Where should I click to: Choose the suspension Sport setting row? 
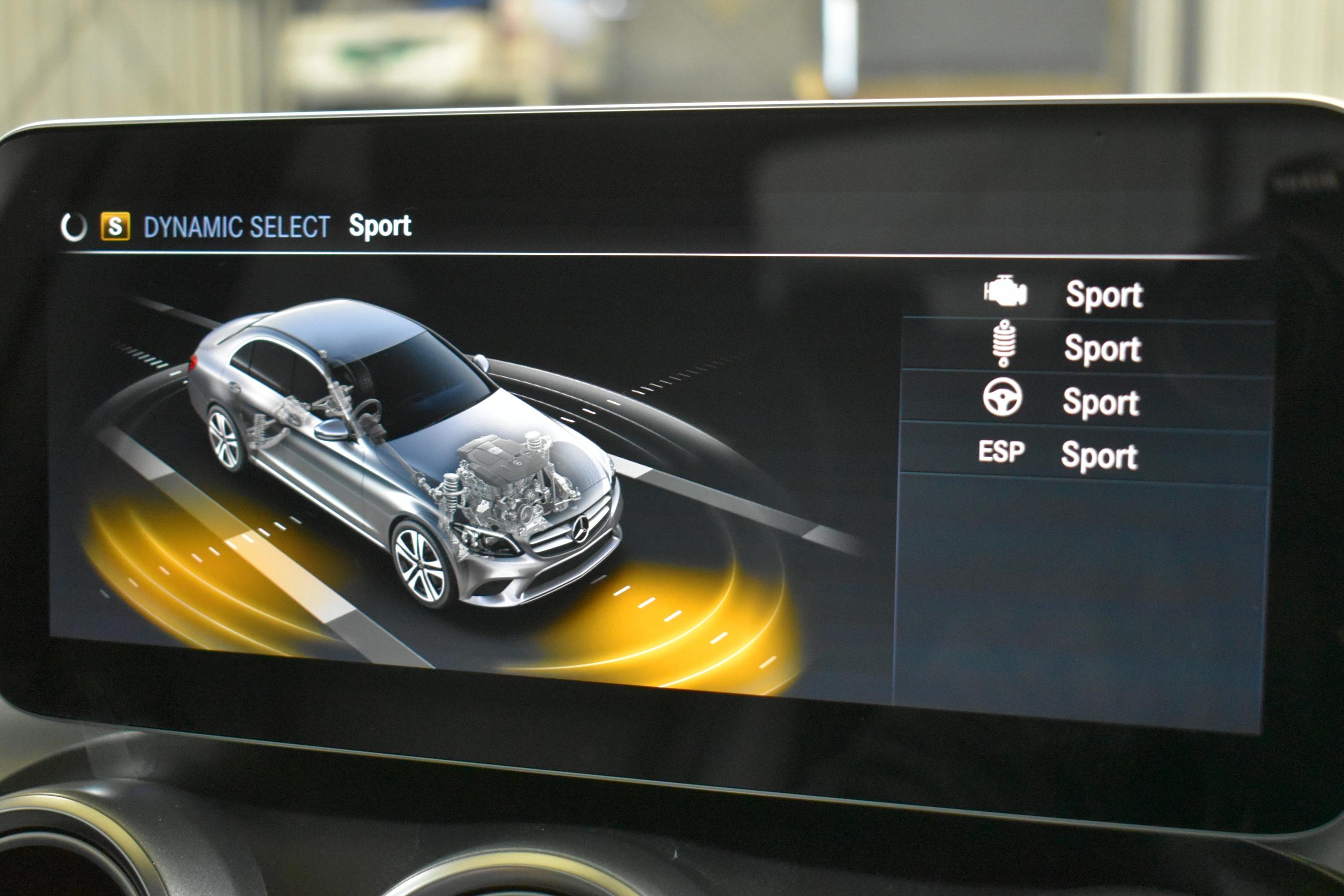coord(1086,347)
